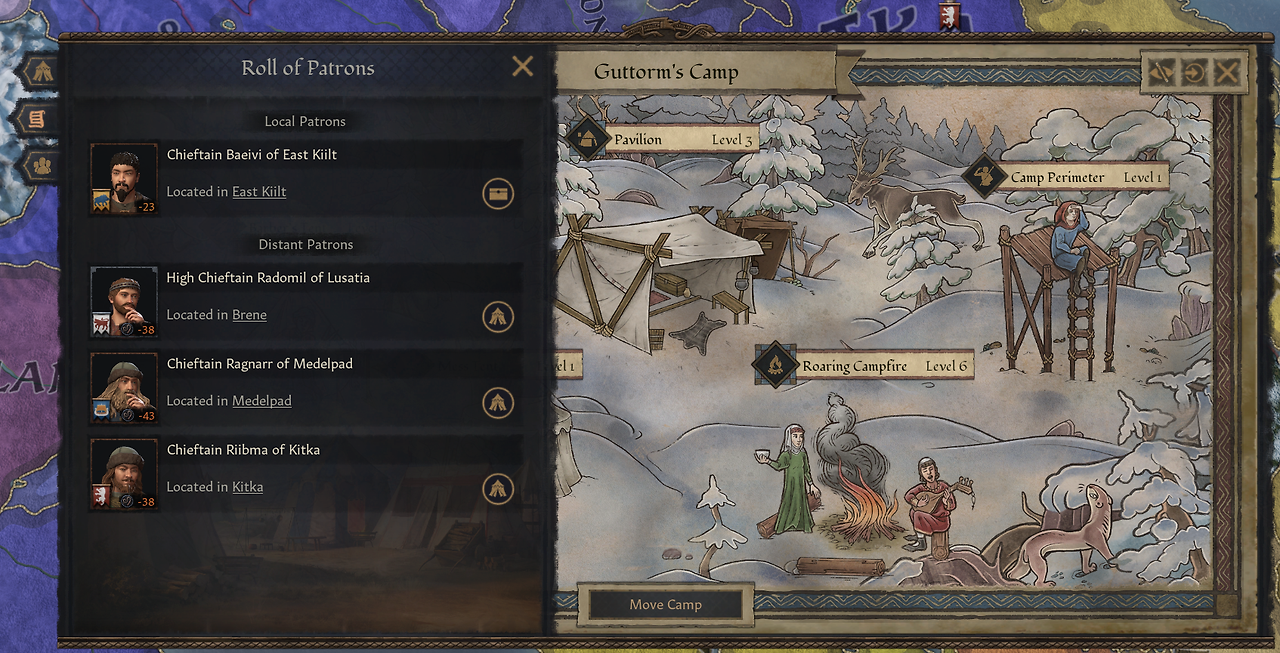Select Chieftain Ragnarr of Medelpad portrait
Image resolution: width=1280 pixels, height=653 pixels.
(124, 388)
